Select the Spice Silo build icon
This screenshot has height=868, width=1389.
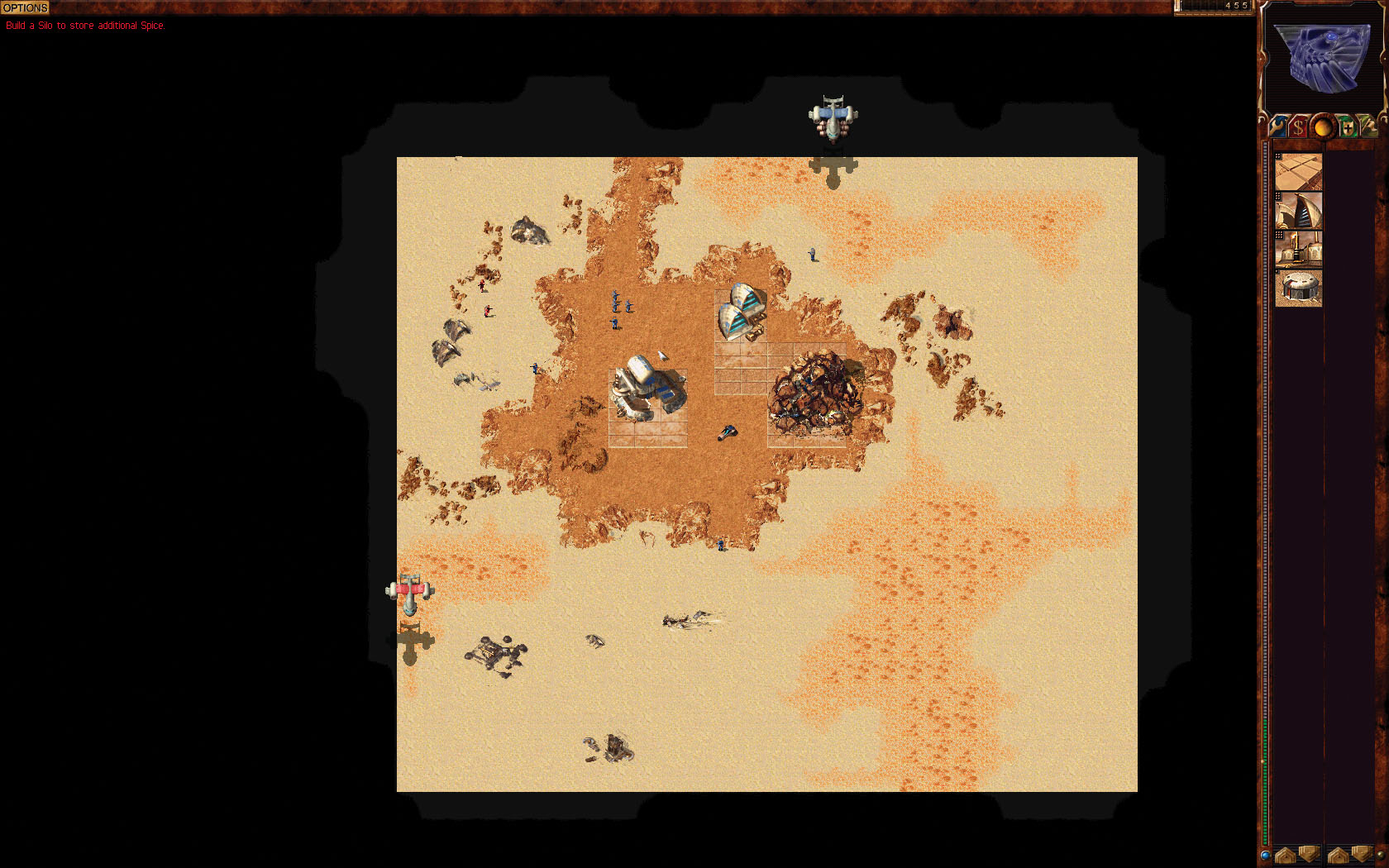(x=1299, y=287)
